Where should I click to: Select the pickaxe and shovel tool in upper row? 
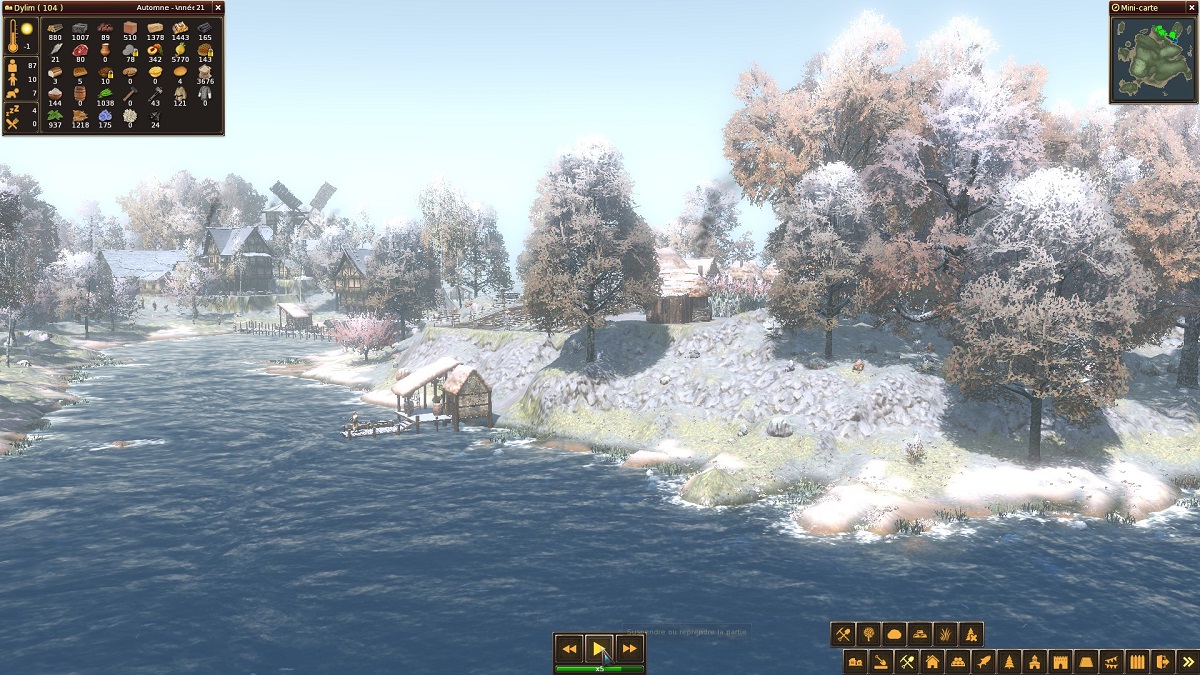[843, 634]
